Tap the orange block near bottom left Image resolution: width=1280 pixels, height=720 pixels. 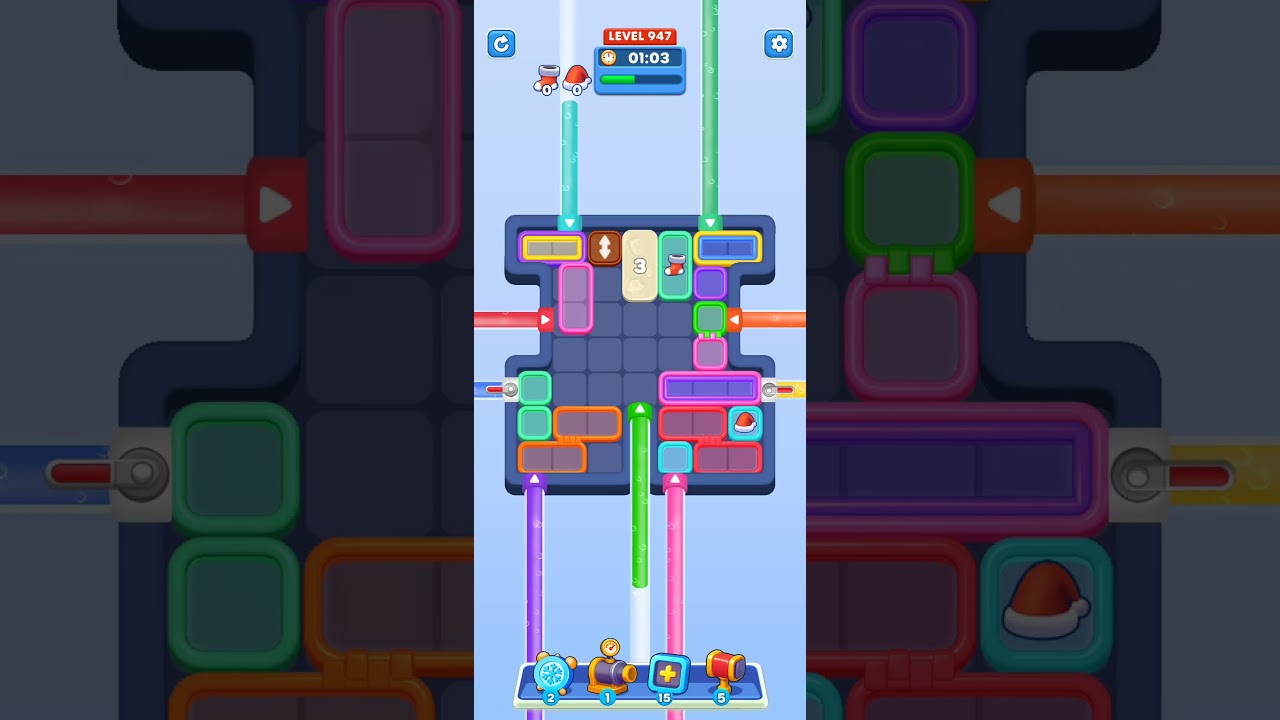[553, 456]
